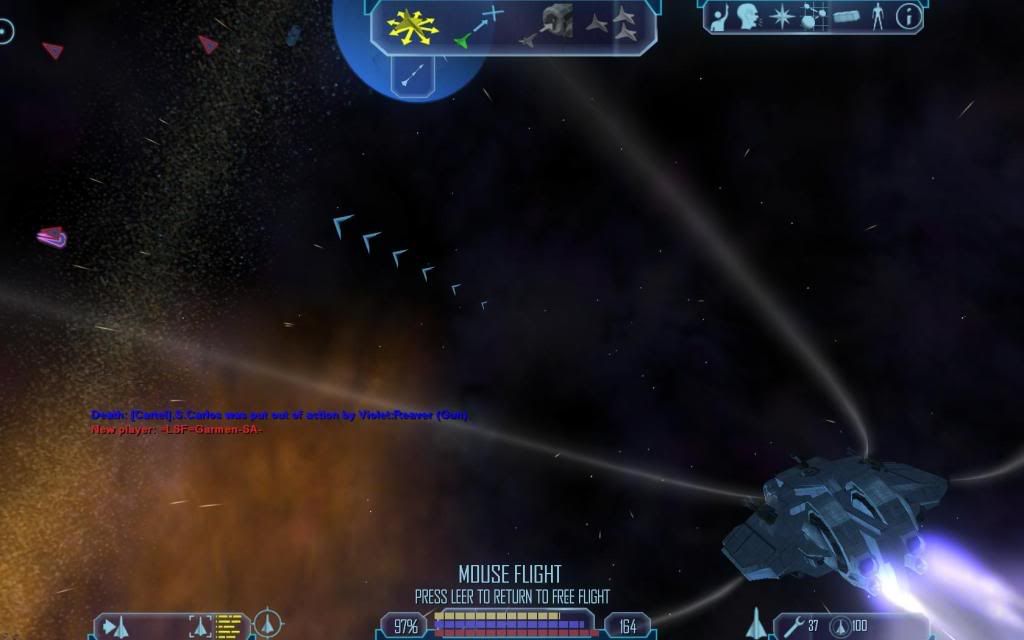Open the target status panel with brackets

pos(202,627)
